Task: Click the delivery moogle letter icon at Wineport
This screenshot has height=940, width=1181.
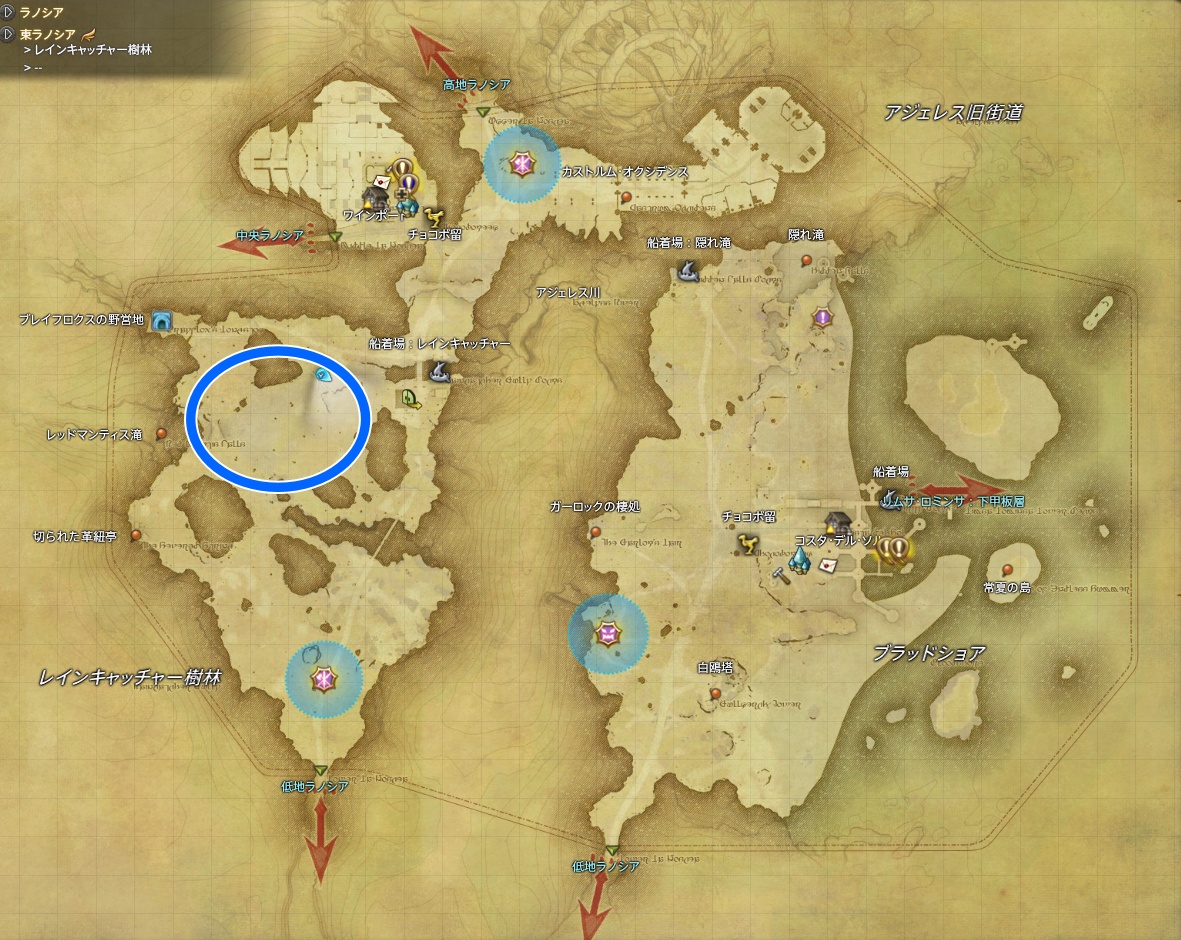Action: point(381,180)
